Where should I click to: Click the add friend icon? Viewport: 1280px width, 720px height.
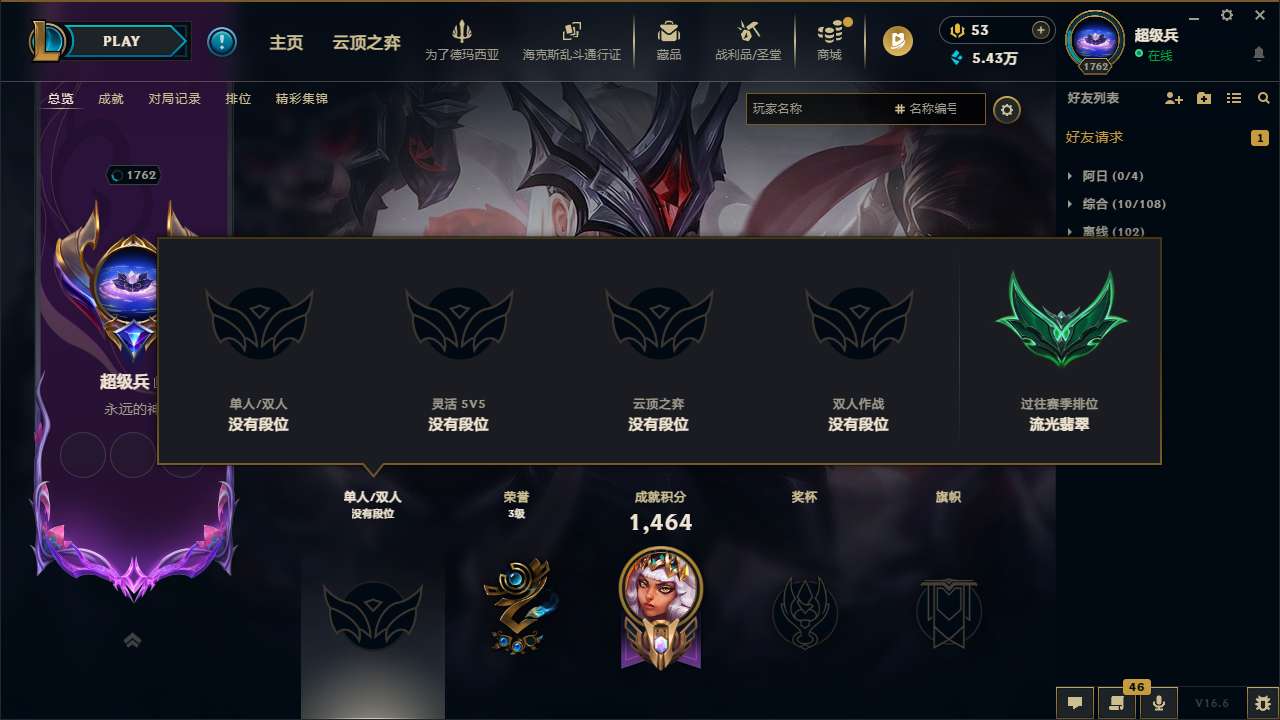click(x=1173, y=98)
